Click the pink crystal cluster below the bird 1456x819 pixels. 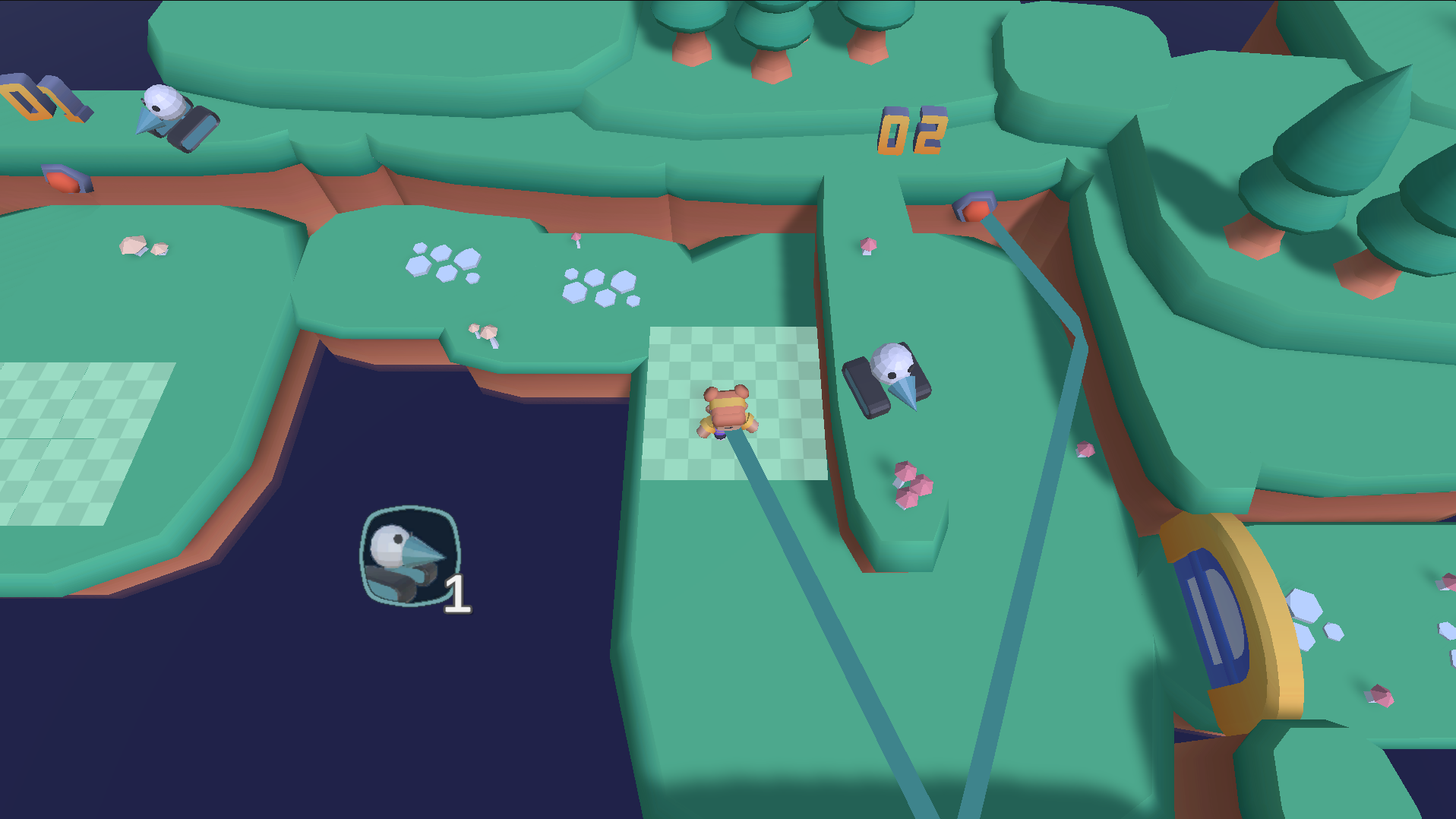click(x=910, y=484)
